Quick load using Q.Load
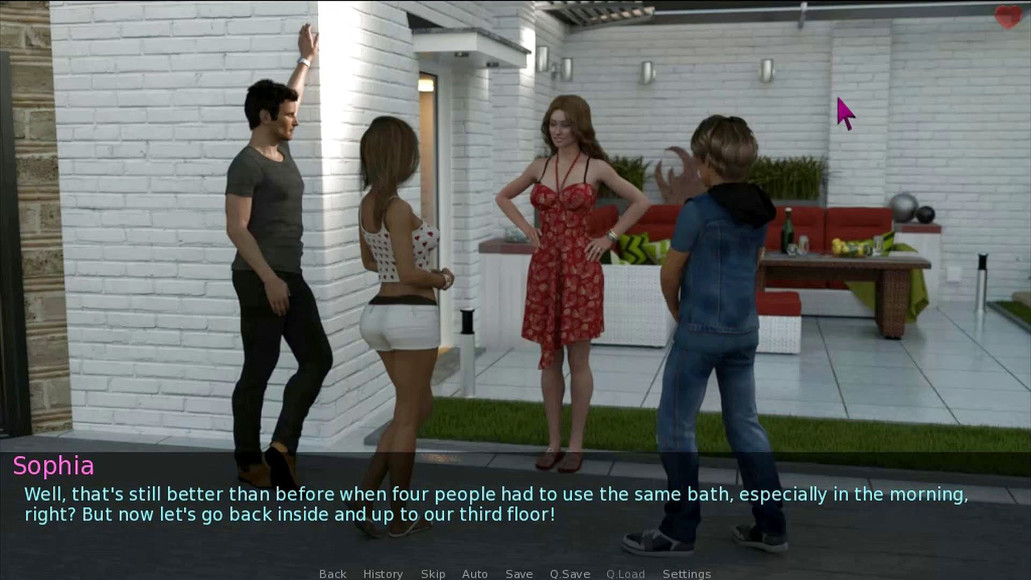Screen dimensions: 1031x580 (625, 574)
